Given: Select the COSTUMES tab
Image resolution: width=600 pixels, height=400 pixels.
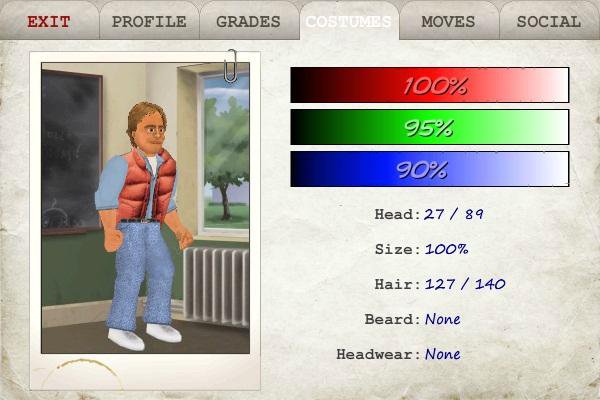Looking at the screenshot, I should pyautogui.click(x=349, y=21).
